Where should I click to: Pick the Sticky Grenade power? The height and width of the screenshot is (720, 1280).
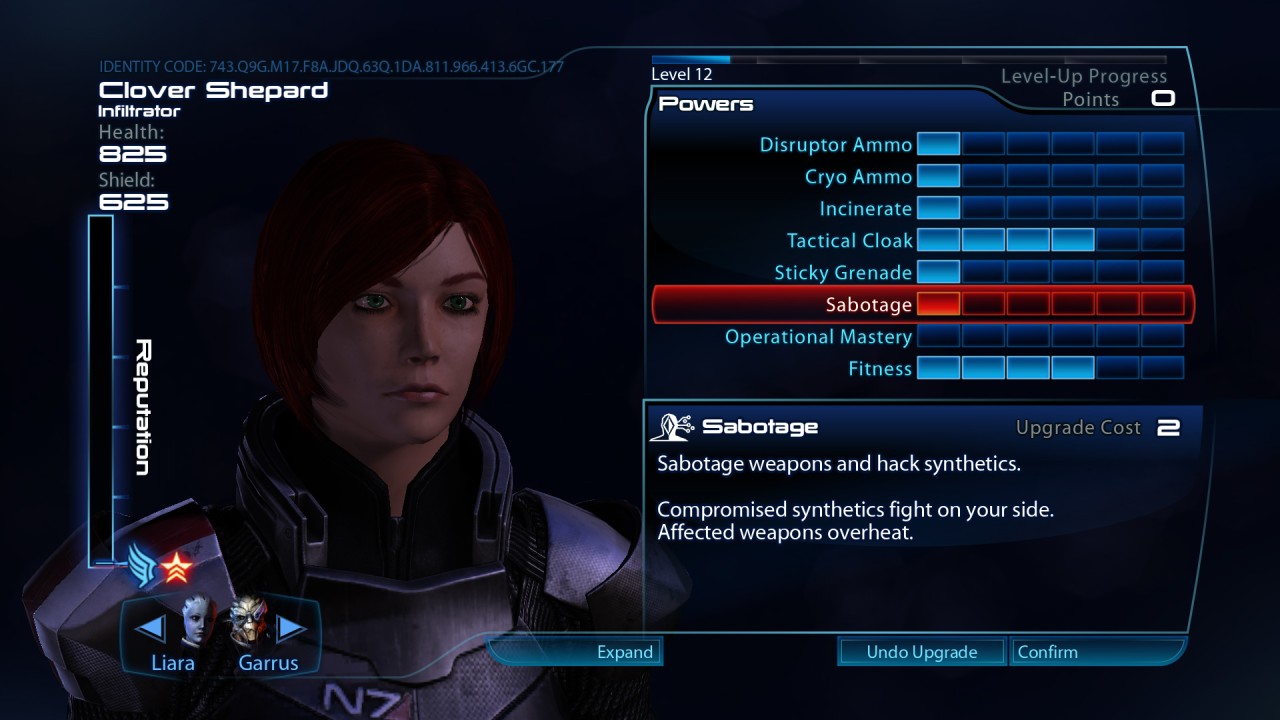point(843,273)
